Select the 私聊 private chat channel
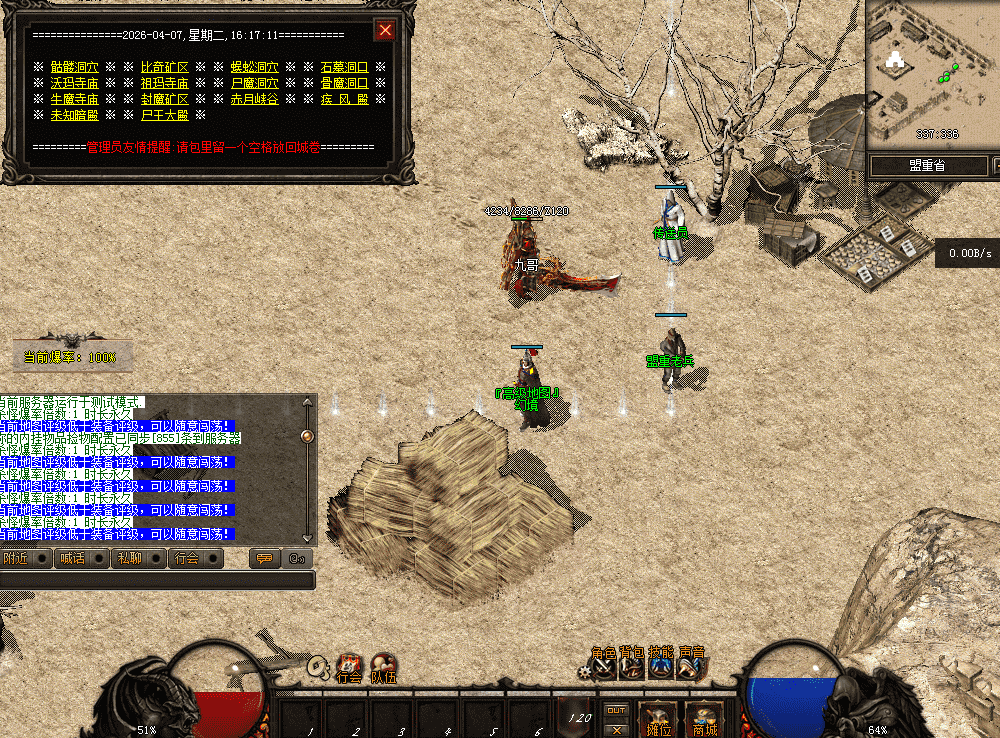Image resolution: width=1000 pixels, height=738 pixels. tap(129, 558)
